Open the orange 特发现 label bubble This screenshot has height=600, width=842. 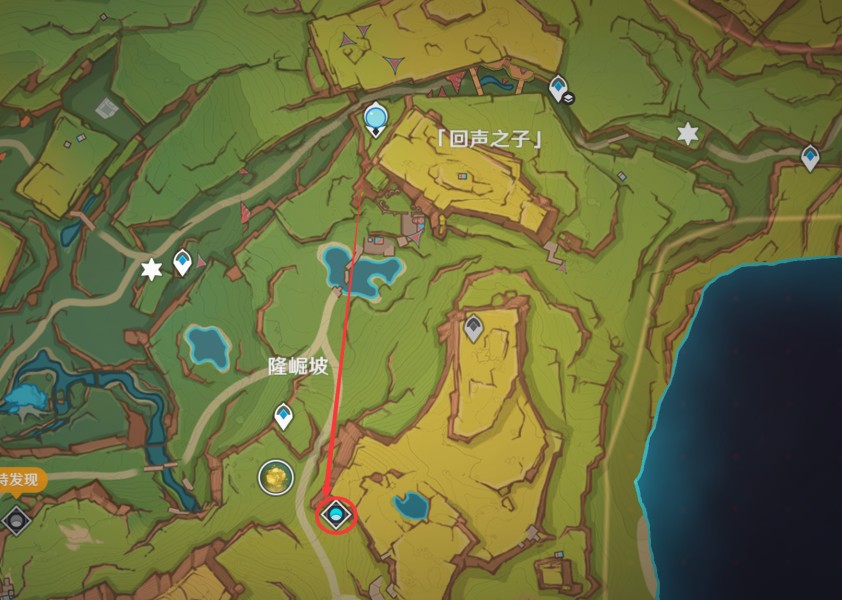coord(20,480)
